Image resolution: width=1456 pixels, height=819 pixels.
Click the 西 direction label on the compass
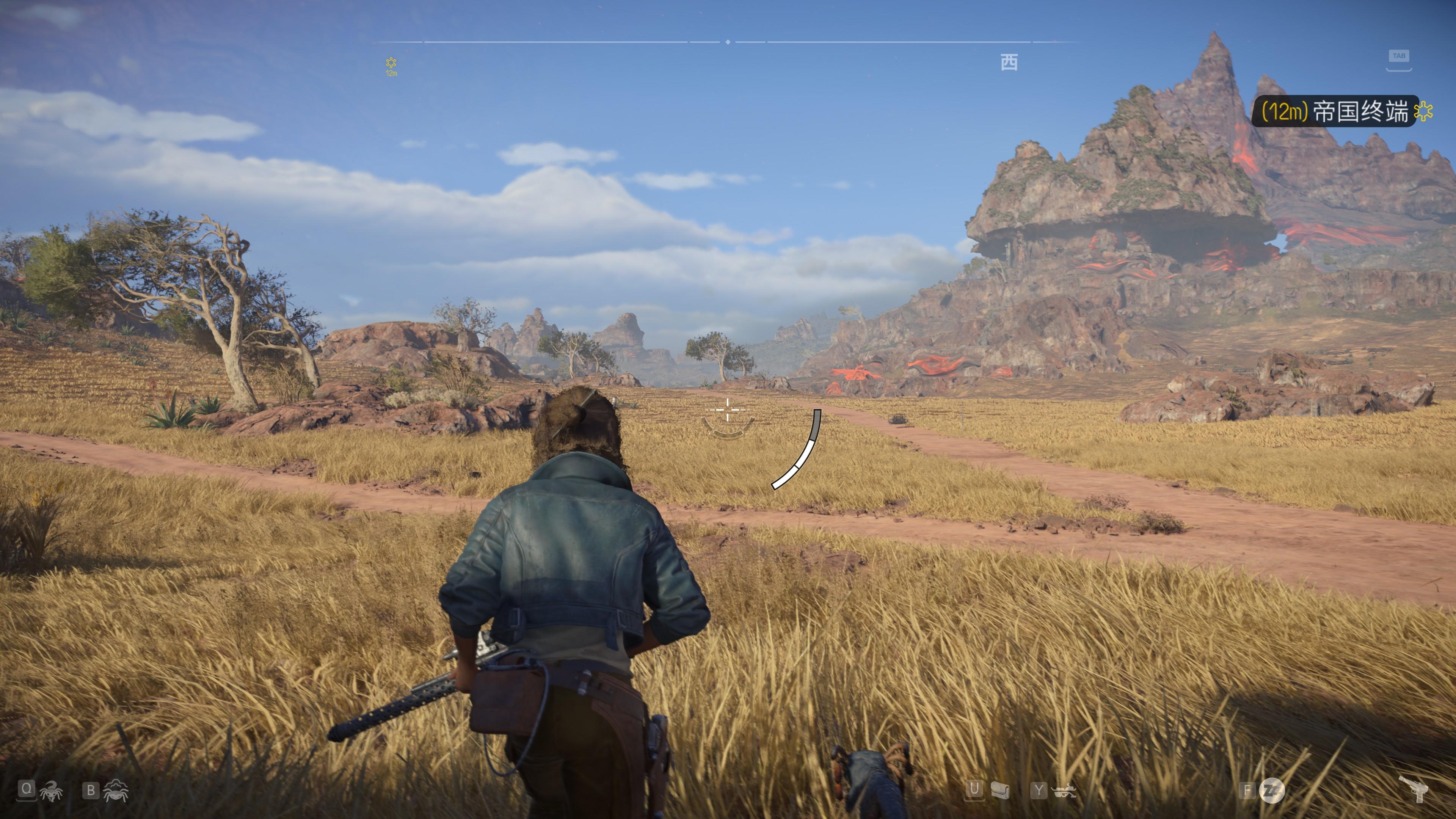(x=1009, y=62)
